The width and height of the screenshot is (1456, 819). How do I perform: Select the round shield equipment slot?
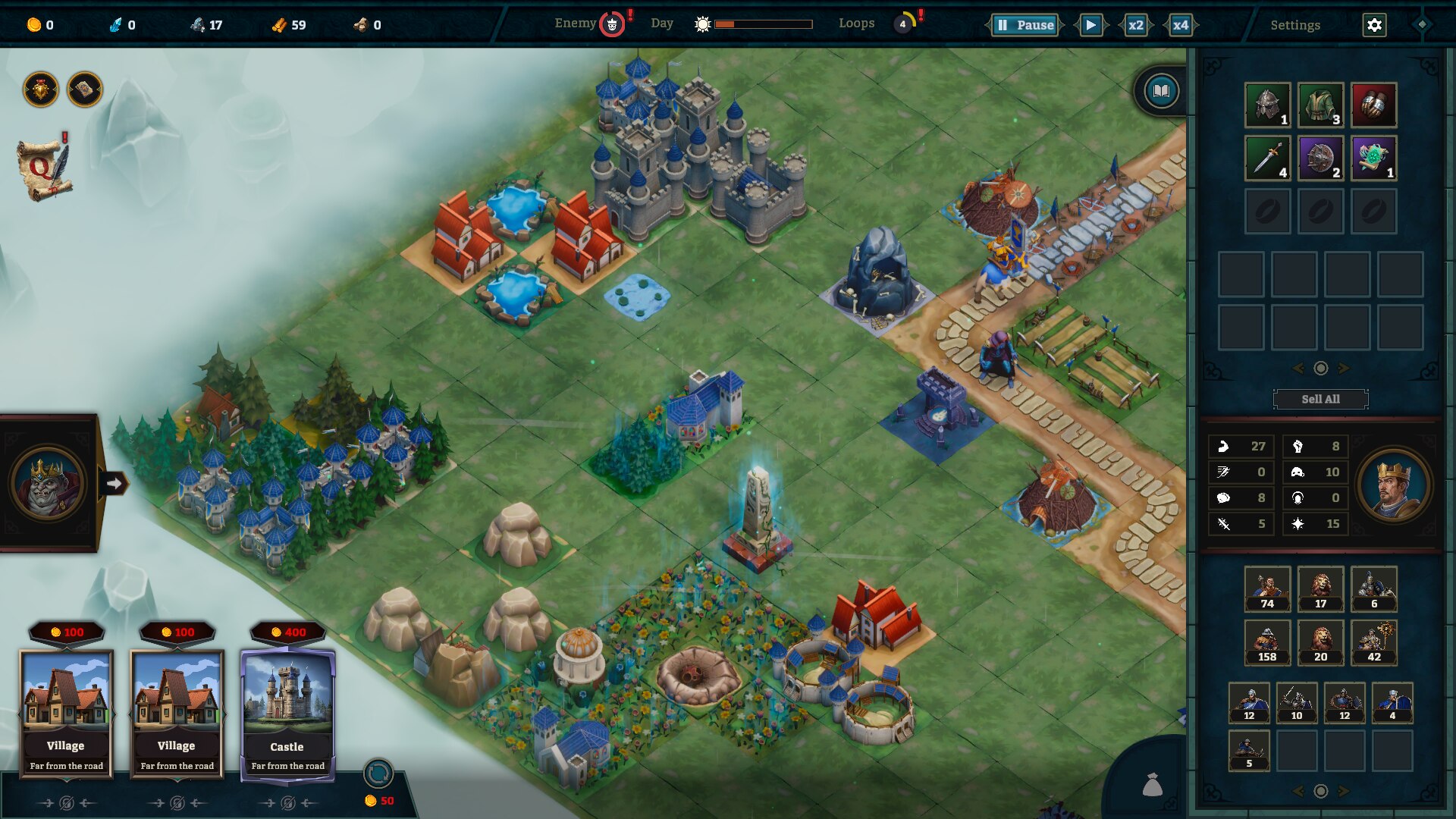click(x=1320, y=158)
